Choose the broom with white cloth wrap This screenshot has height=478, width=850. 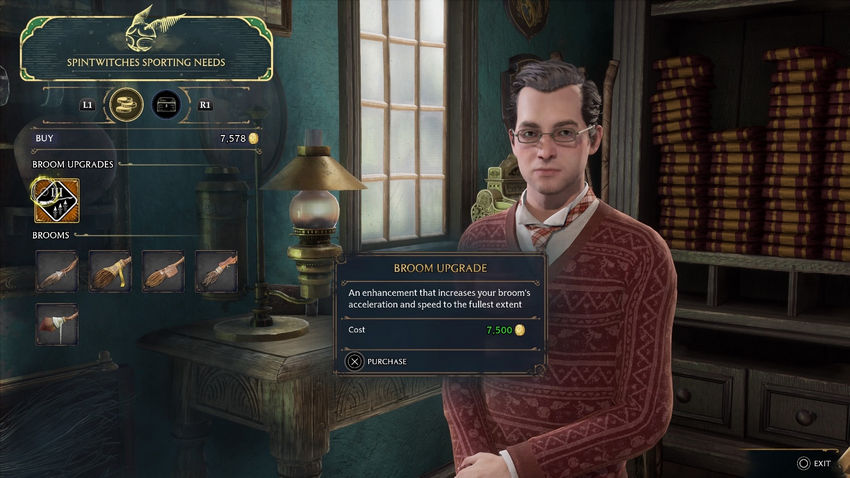tap(57, 324)
